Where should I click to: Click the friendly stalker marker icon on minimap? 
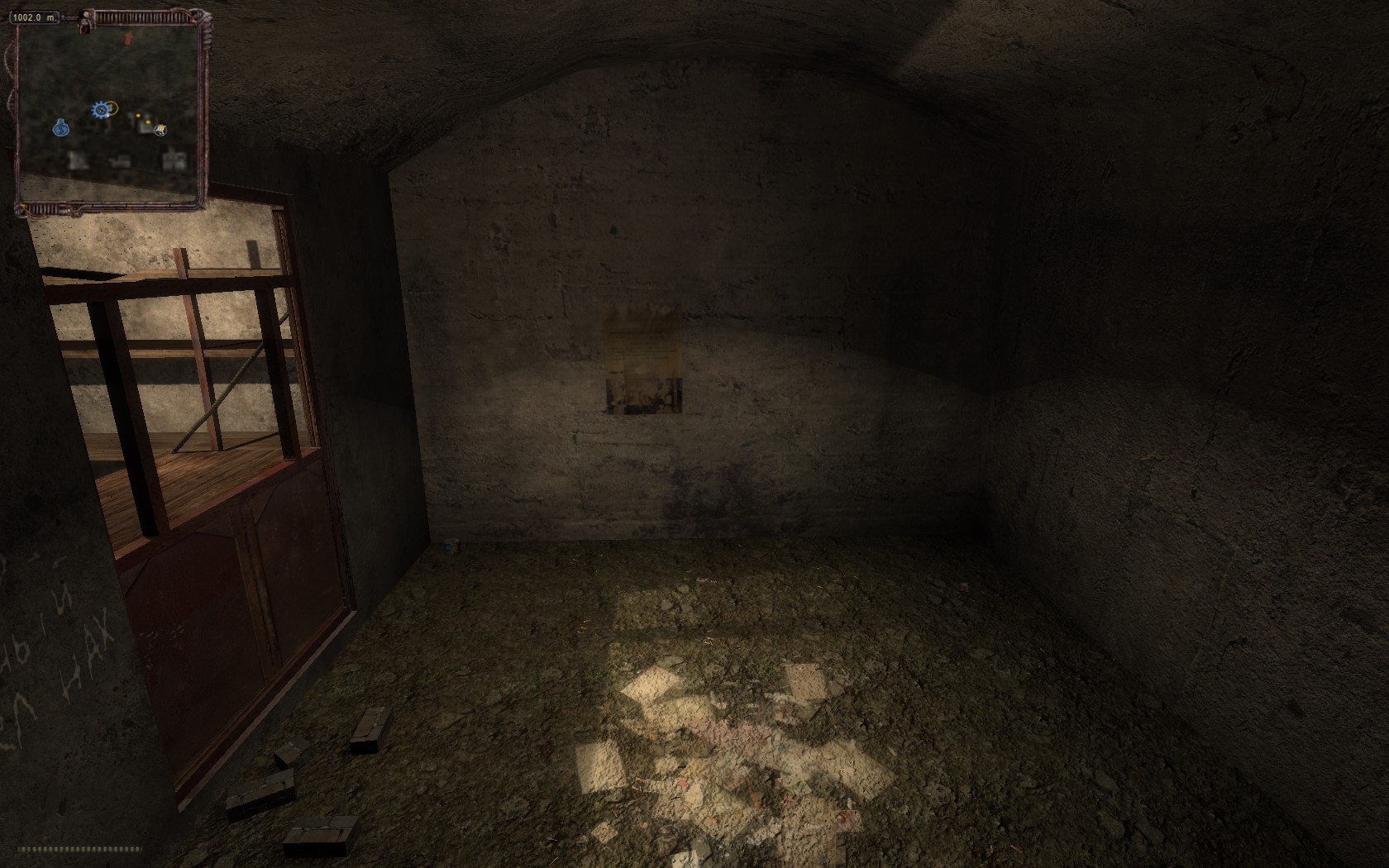coord(160,130)
